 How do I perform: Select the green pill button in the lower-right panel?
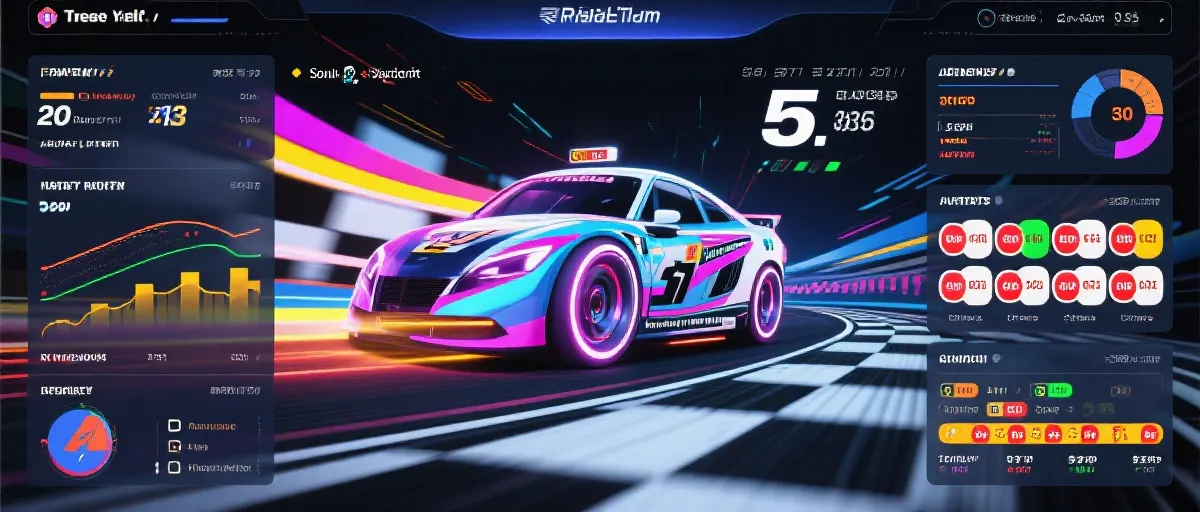click(1051, 390)
